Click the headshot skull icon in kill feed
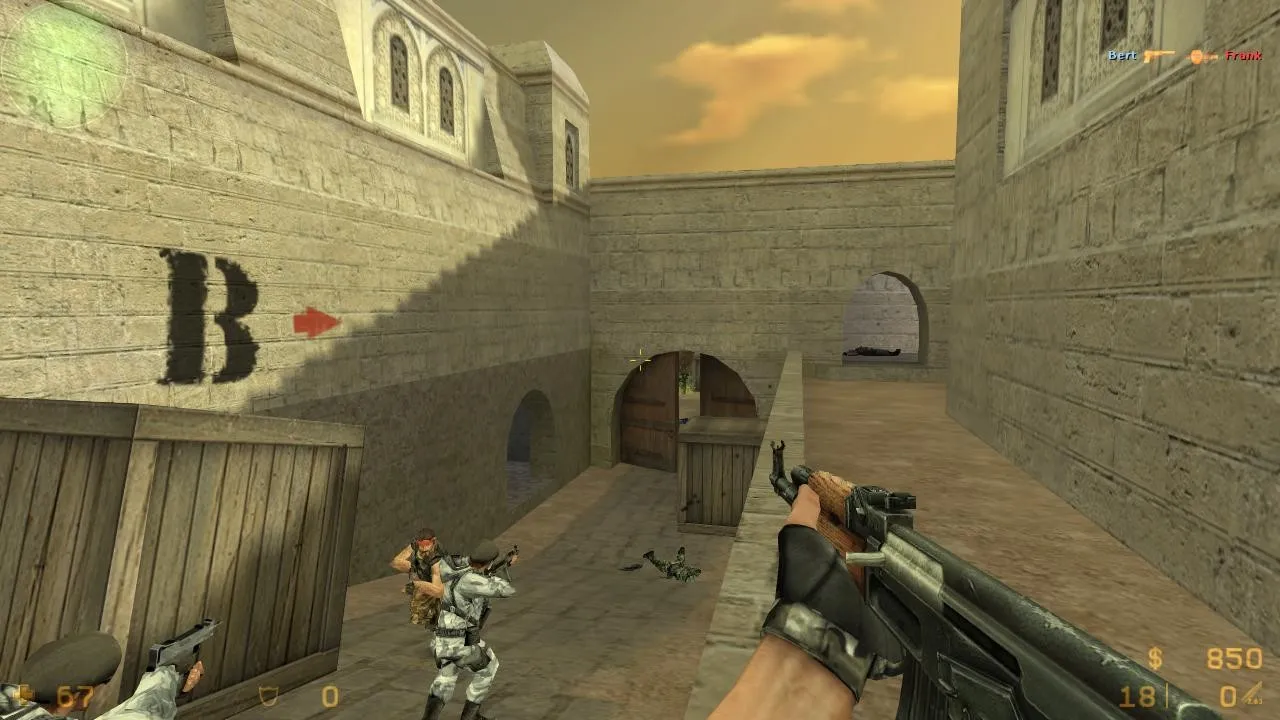The width and height of the screenshot is (1280, 720). (1196, 56)
